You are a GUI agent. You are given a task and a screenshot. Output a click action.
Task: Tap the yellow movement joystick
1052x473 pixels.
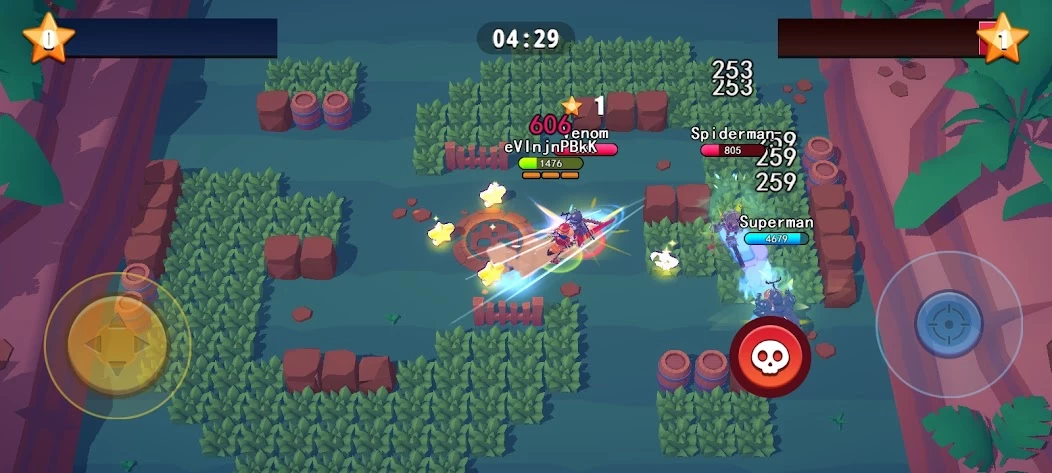coord(116,345)
